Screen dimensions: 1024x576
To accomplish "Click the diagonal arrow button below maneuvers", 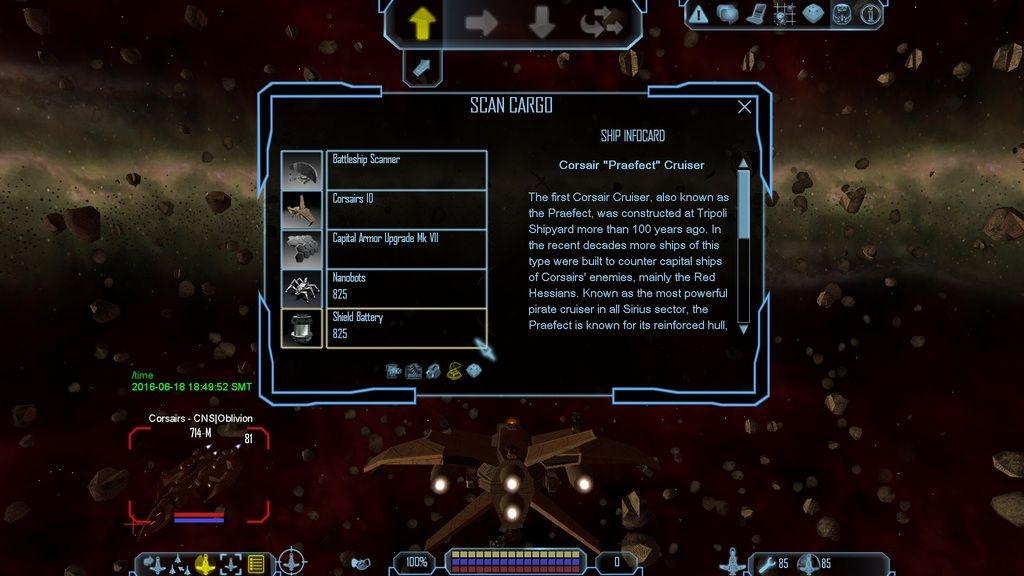I will [x=421, y=67].
